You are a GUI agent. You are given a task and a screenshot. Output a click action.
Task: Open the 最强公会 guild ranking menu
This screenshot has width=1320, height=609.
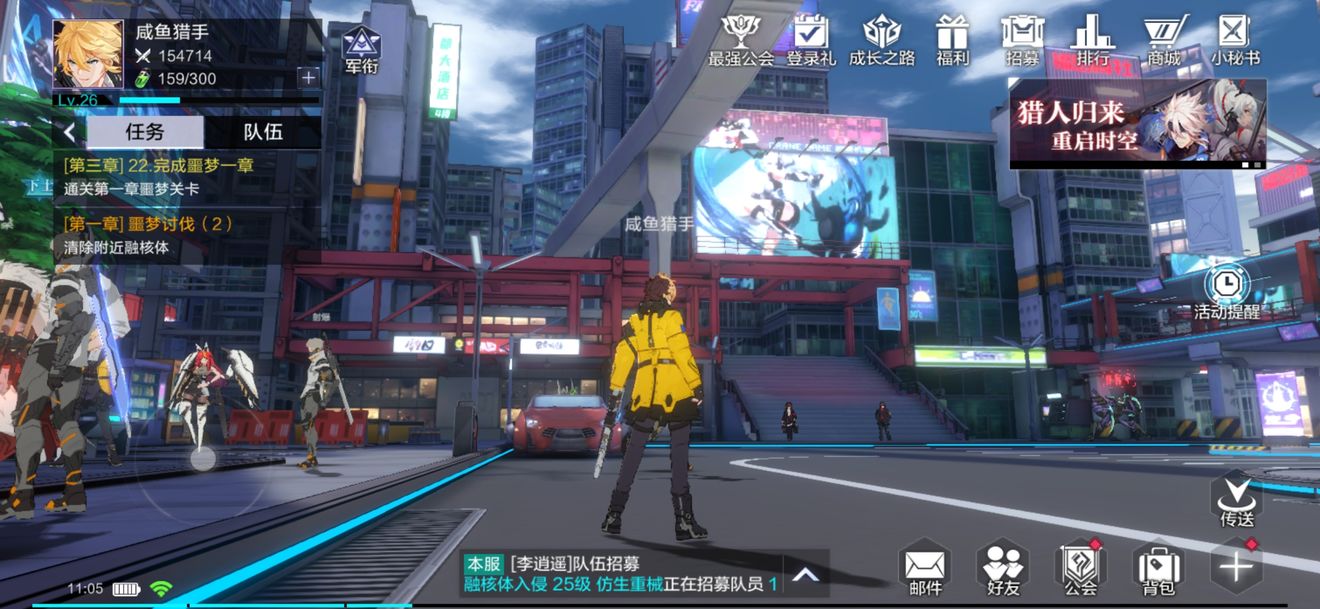point(740,38)
